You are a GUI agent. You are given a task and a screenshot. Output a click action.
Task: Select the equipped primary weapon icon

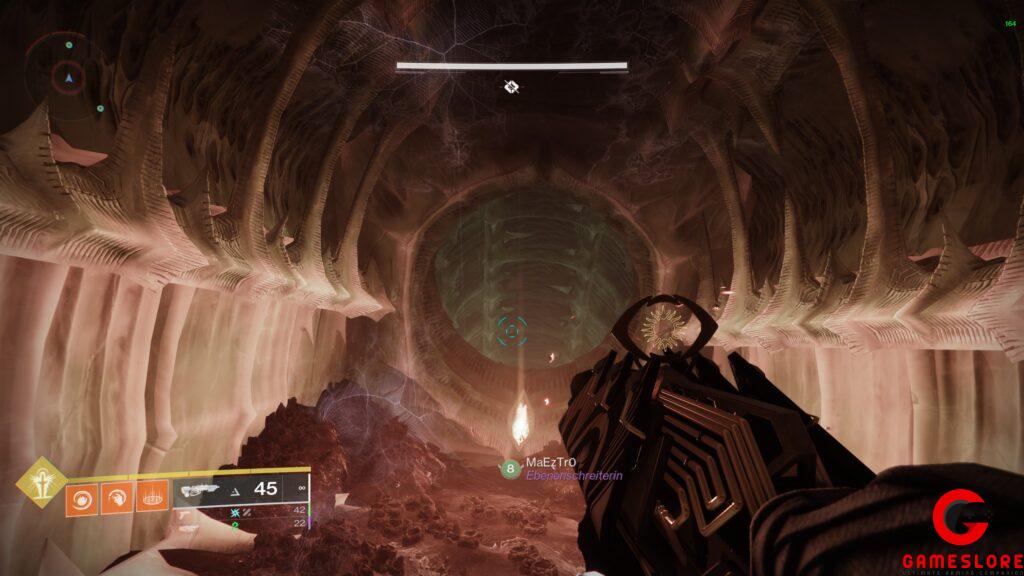point(199,489)
